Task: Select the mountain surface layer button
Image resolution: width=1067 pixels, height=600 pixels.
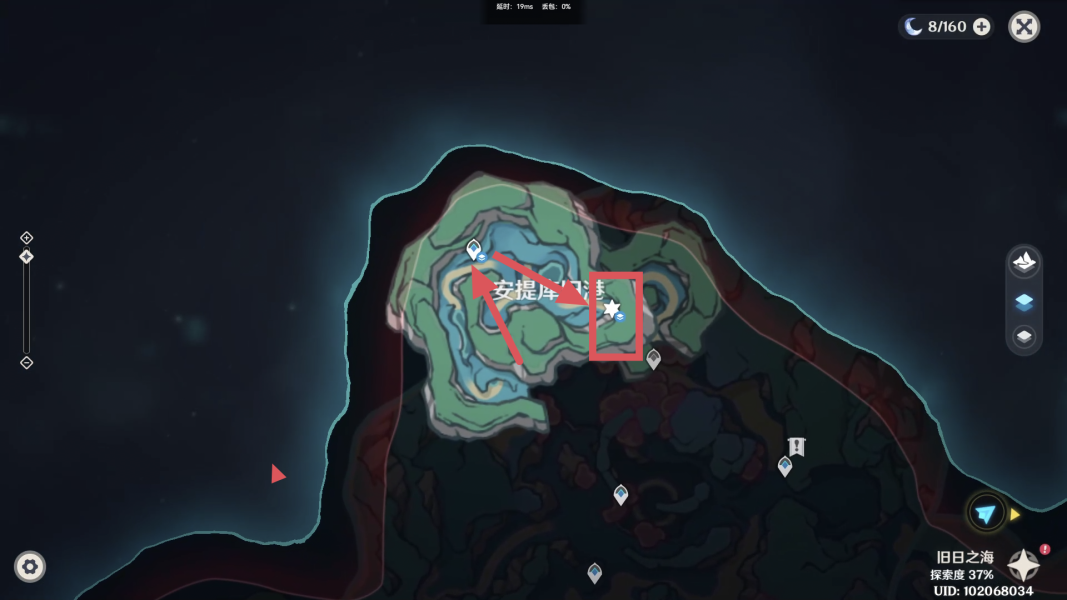Action: click(x=1024, y=263)
